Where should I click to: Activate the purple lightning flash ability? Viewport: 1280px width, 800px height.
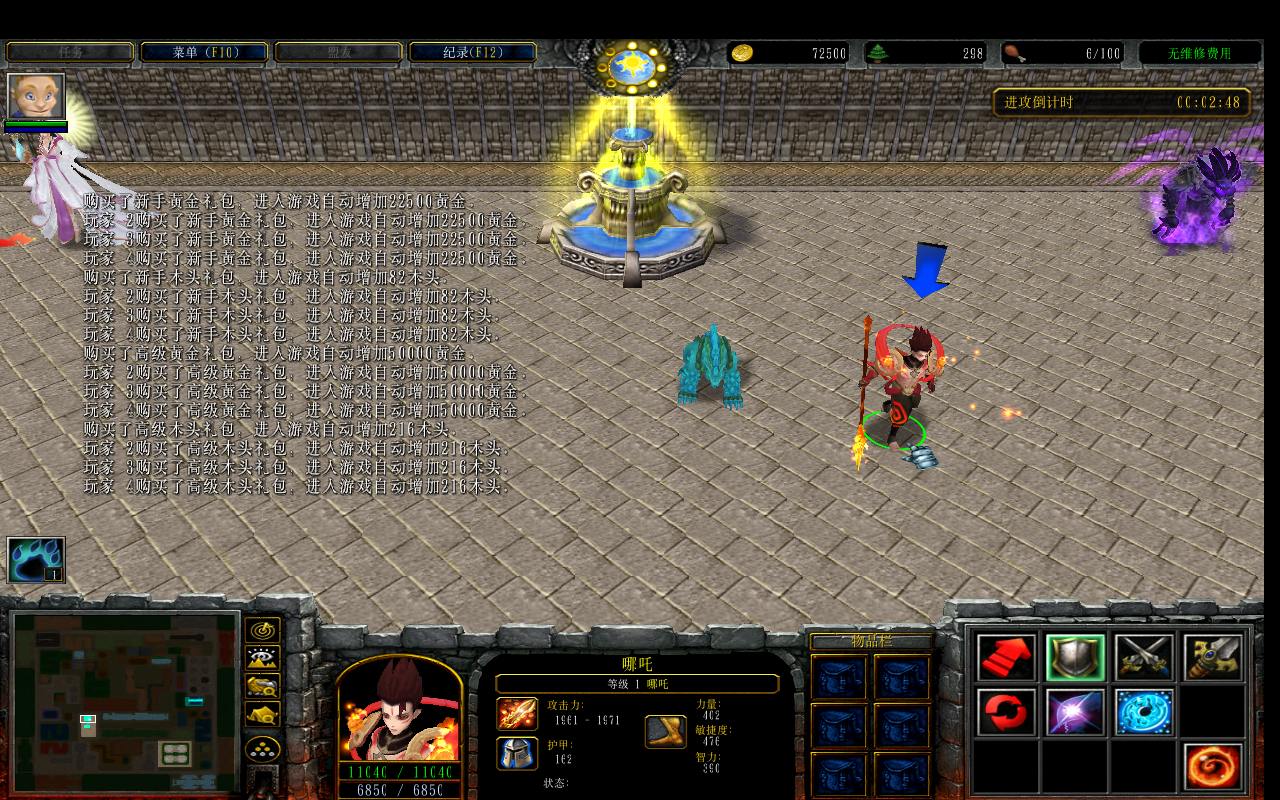click(x=1075, y=712)
